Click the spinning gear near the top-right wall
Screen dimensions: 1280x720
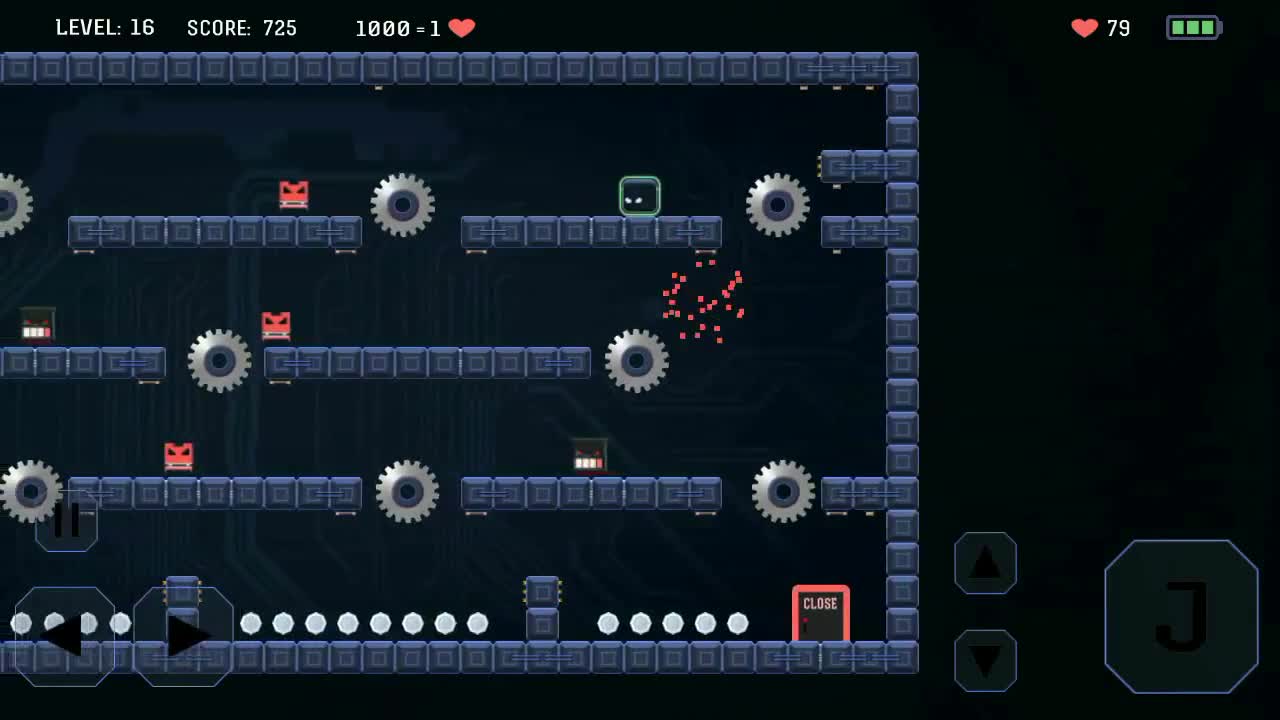[x=779, y=206]
